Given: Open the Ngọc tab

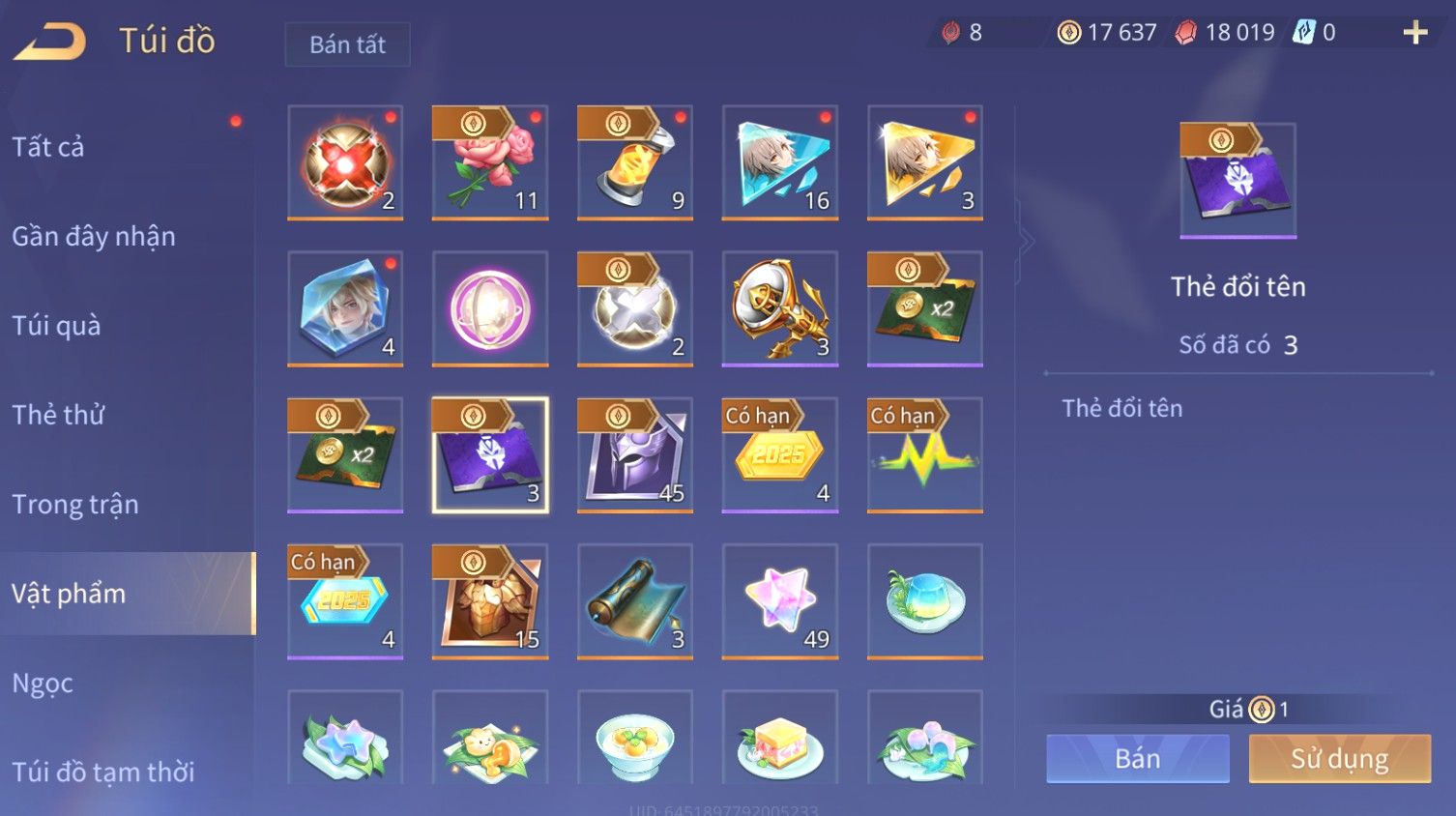Looking at the screenshot, I should pyautogui.click(x=43, y=683).
